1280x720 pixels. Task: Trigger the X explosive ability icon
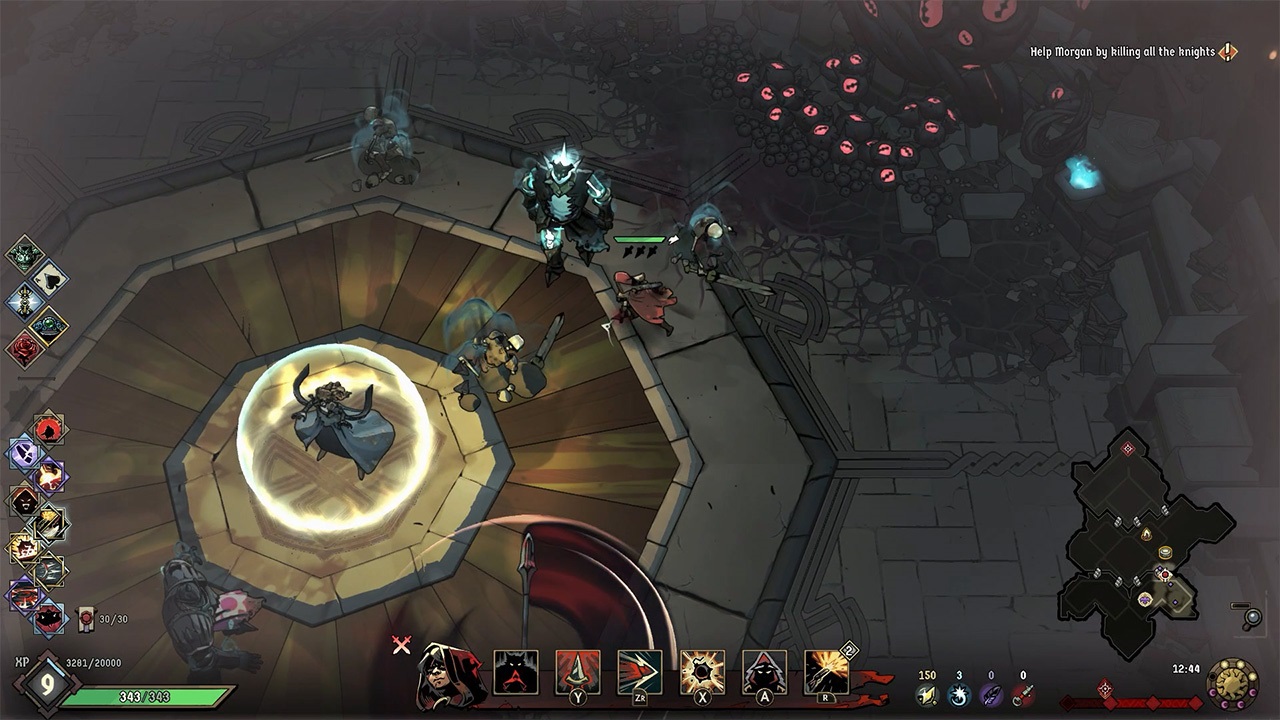point(701,671)
